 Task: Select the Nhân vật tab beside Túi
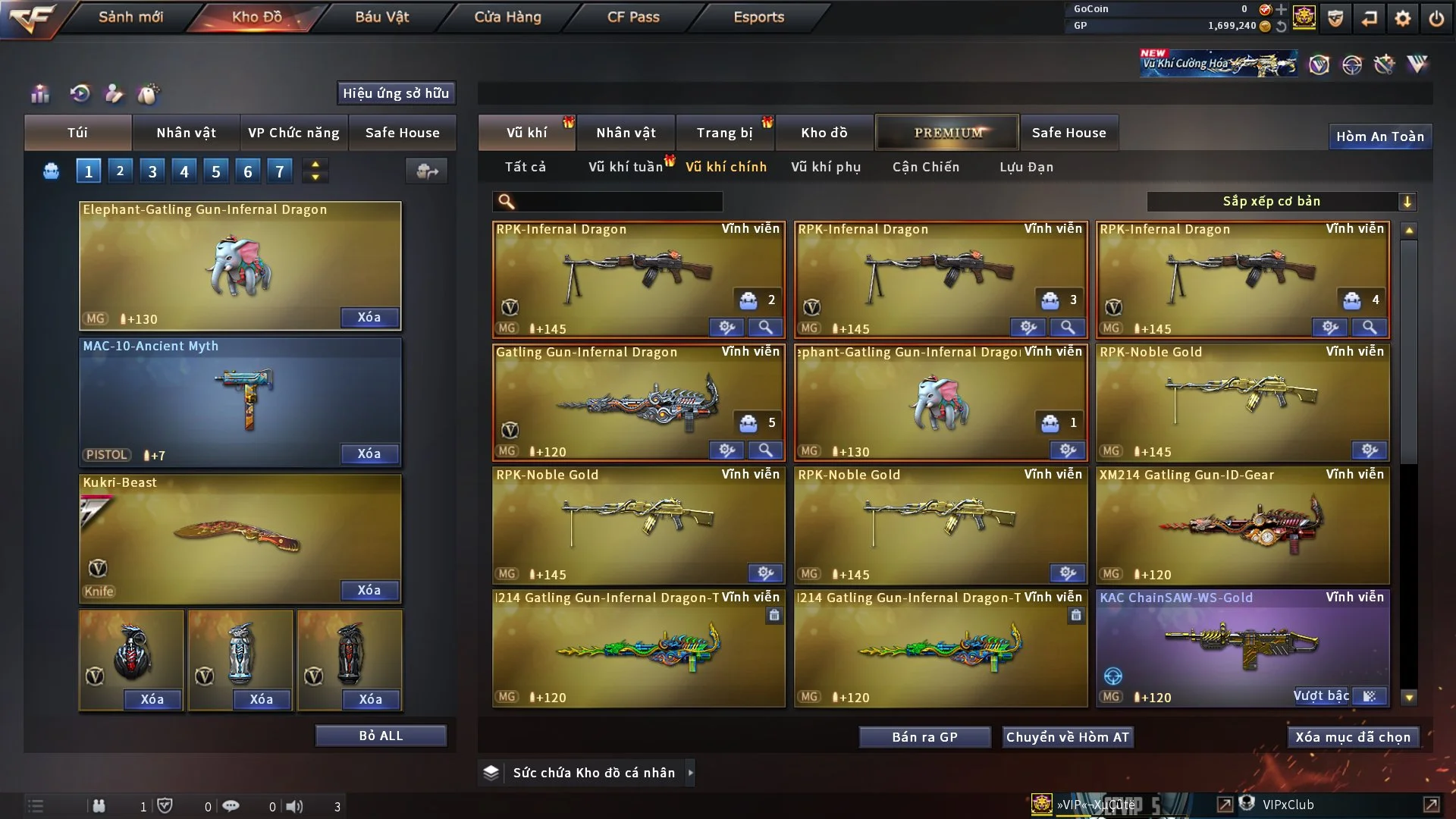tap(186, 133)
